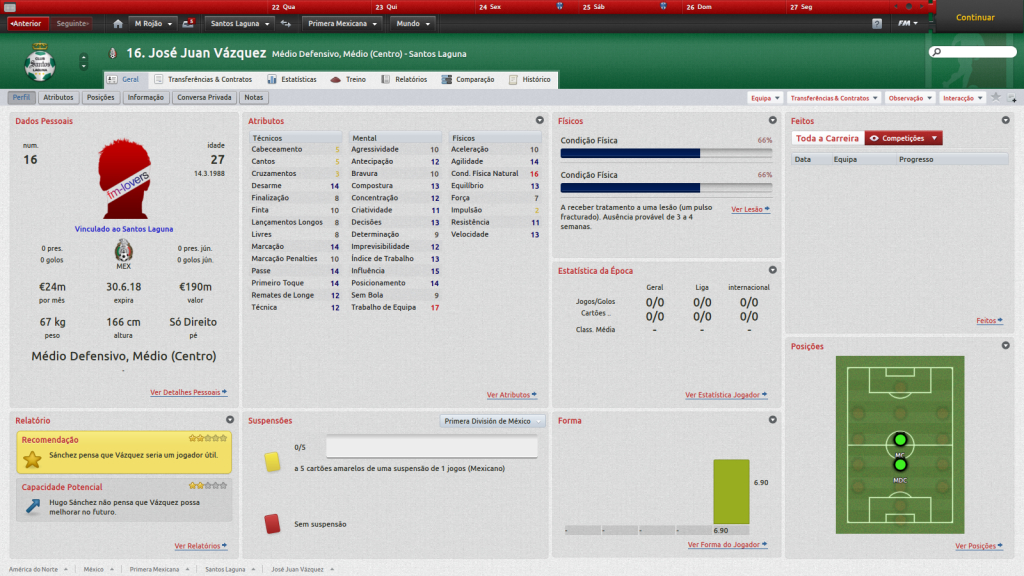Open the Interacção dropdown menu
The image size is (1024, 576).
[x=962, y=98]
